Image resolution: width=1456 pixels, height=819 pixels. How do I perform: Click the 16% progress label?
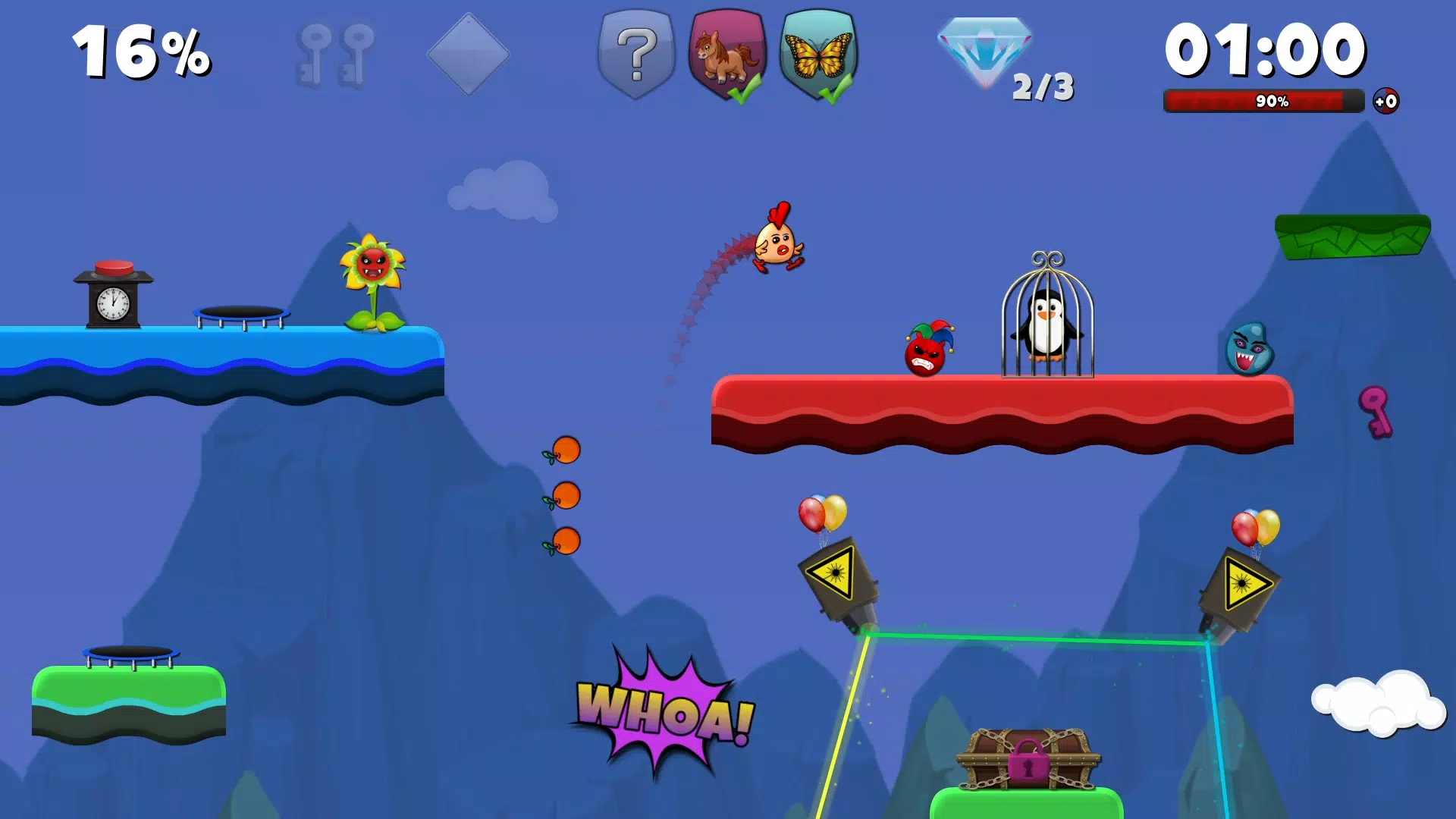(x=140, y=52)
